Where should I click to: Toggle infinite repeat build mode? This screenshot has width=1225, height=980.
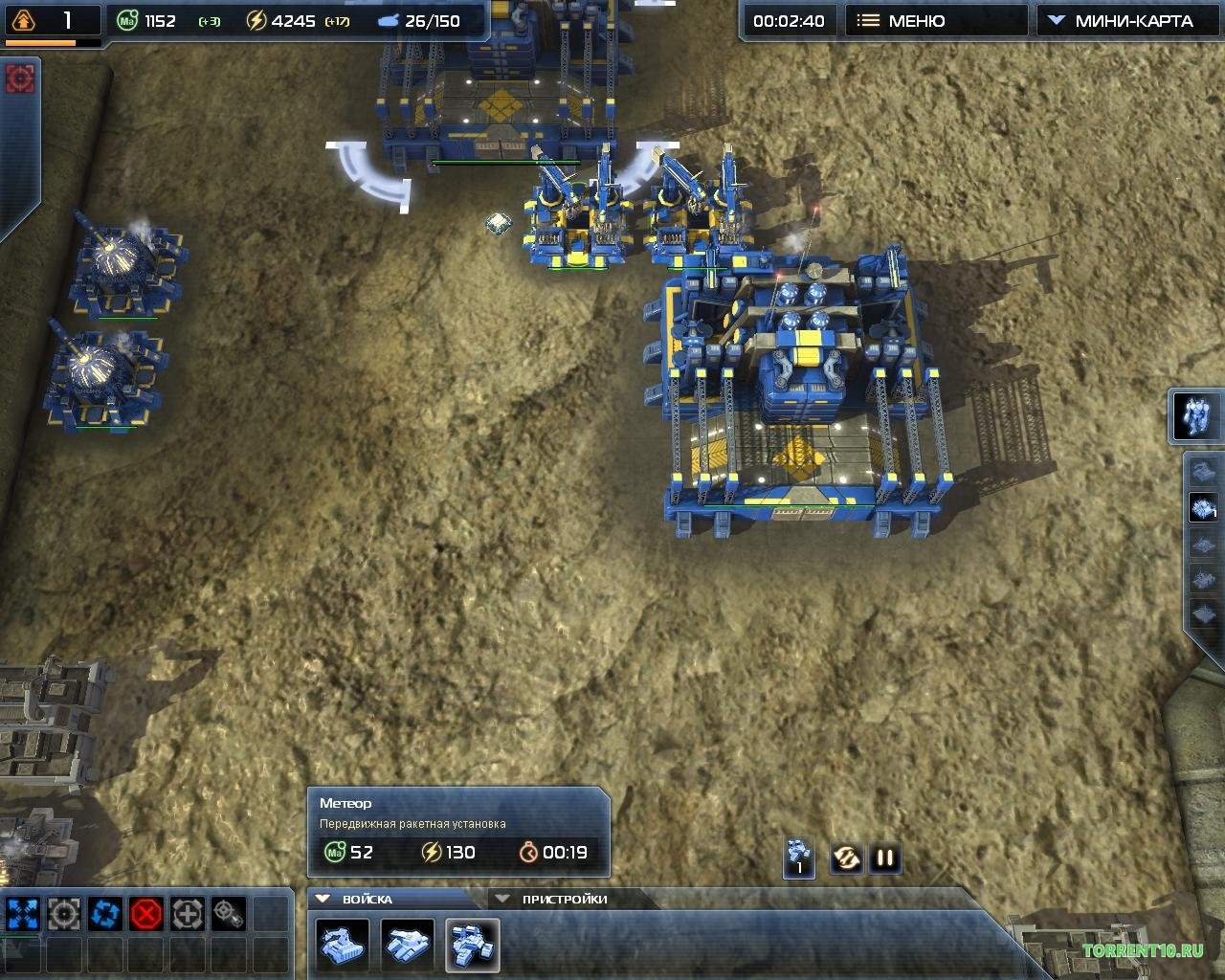click(847, 857)
